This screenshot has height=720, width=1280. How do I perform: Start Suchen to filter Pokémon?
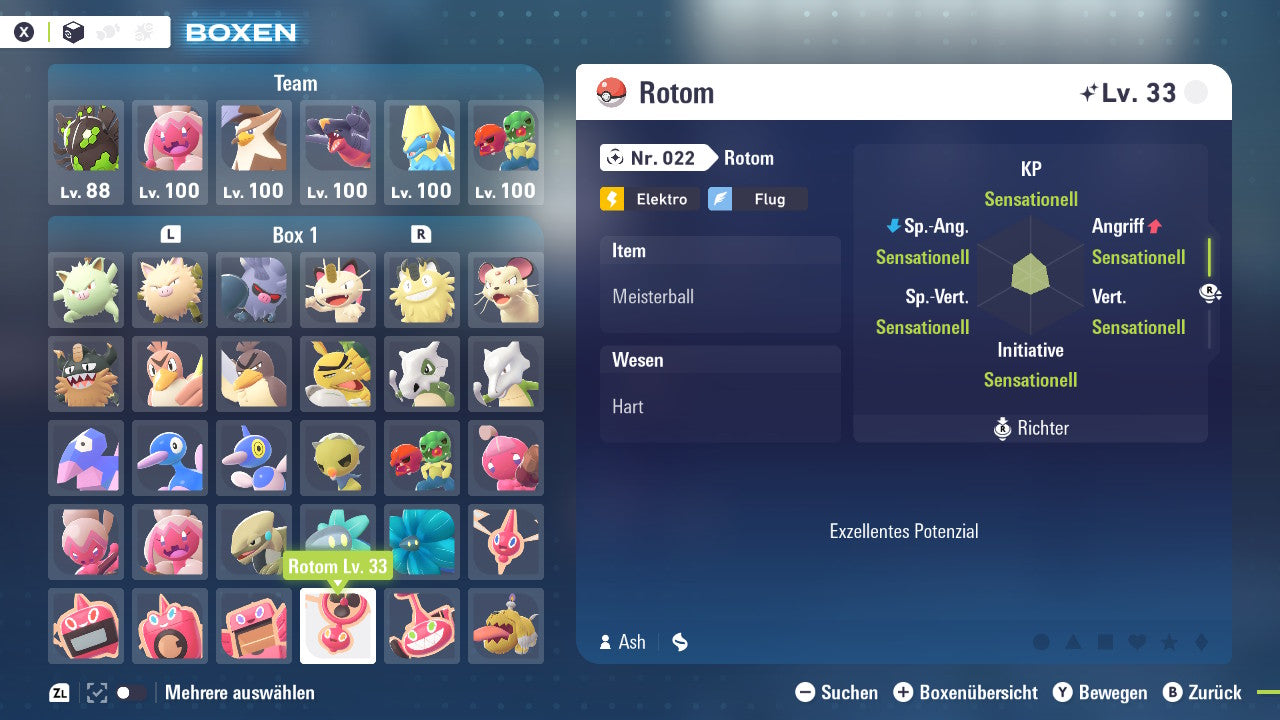pos(806,692)
